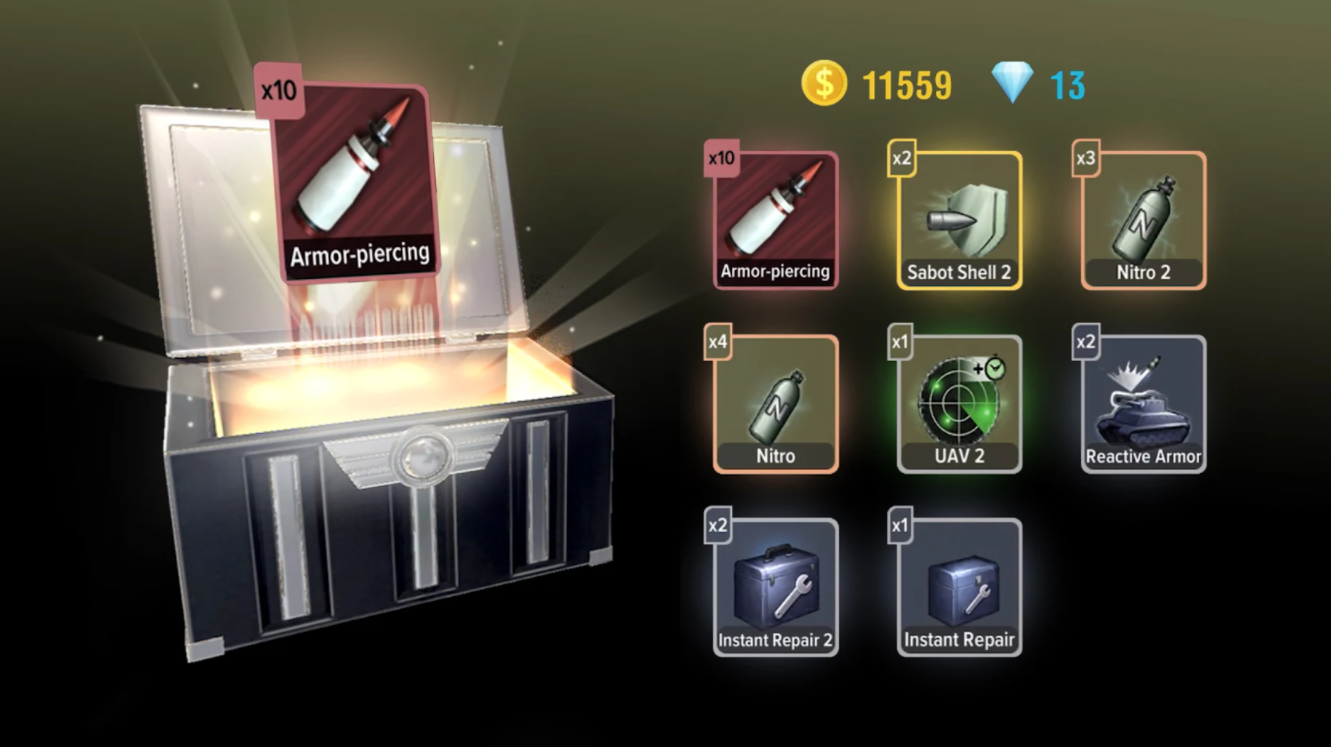This screenshot has height=747, width=1331.
Task: Select the Reactive Armor tank card
Action: click(x=1143, y=404)
